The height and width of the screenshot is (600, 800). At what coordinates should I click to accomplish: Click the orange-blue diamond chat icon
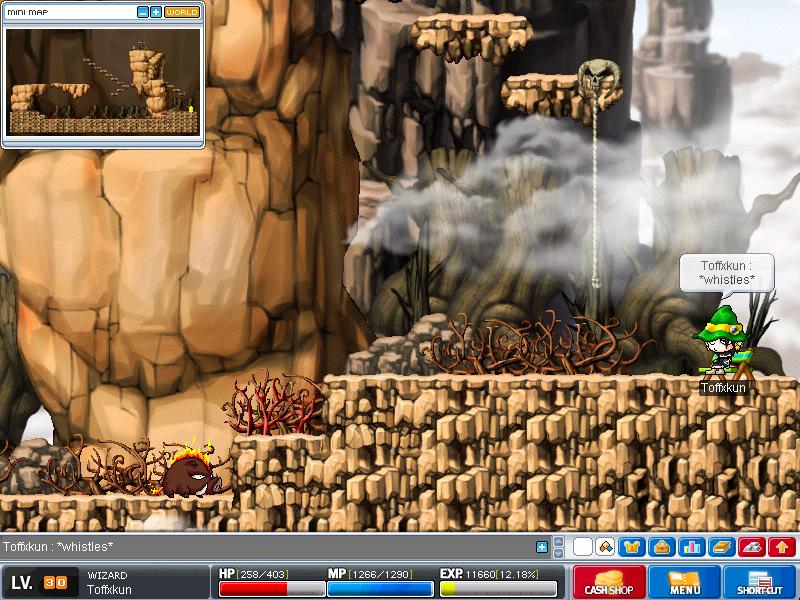point(605,547)
